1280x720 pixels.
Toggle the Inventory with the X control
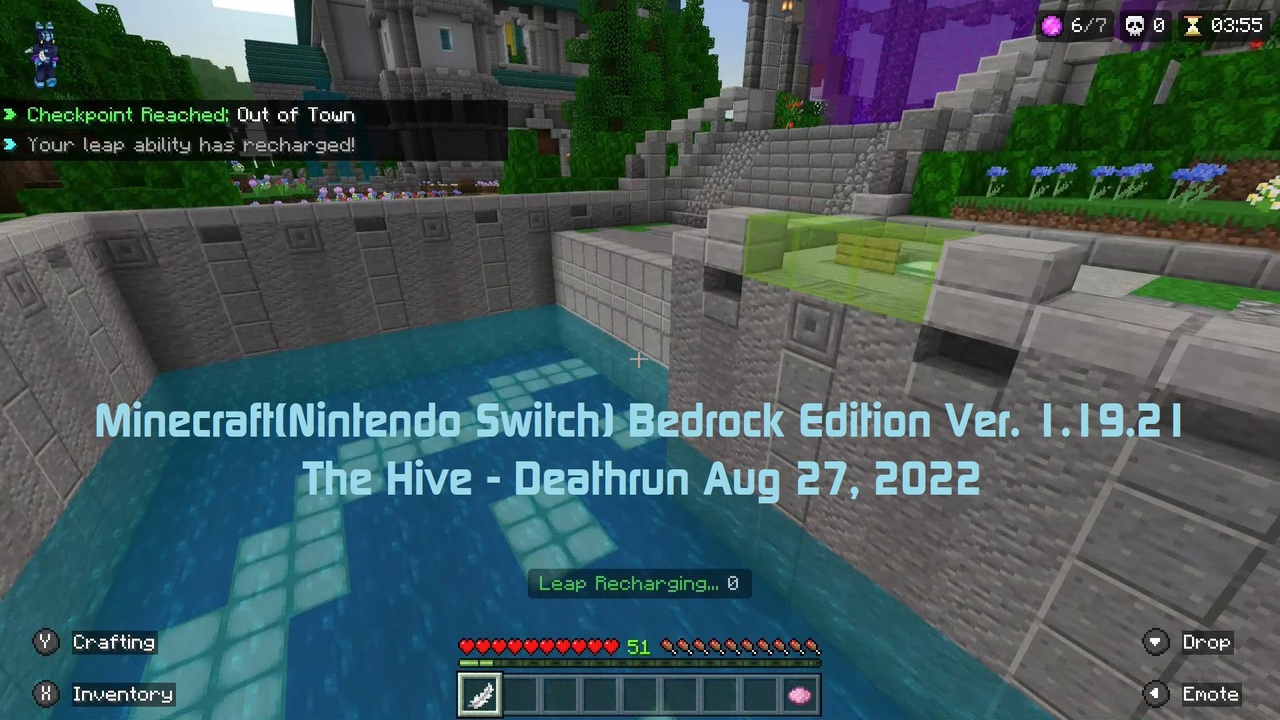pos(45,693)
